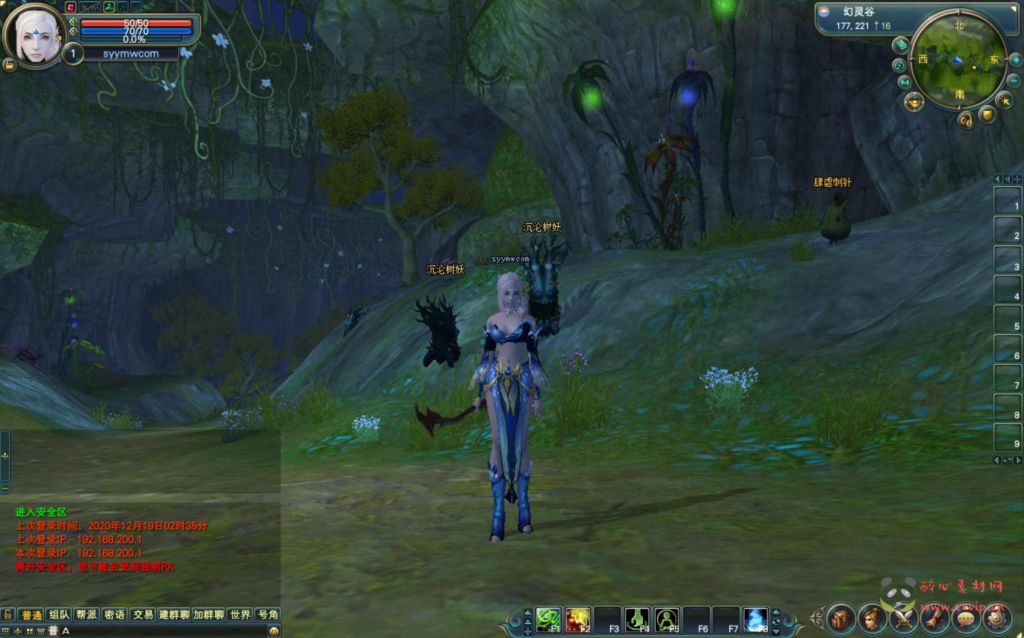
Task: Click the headphones icon below the minimap
Action: [965, 120]
